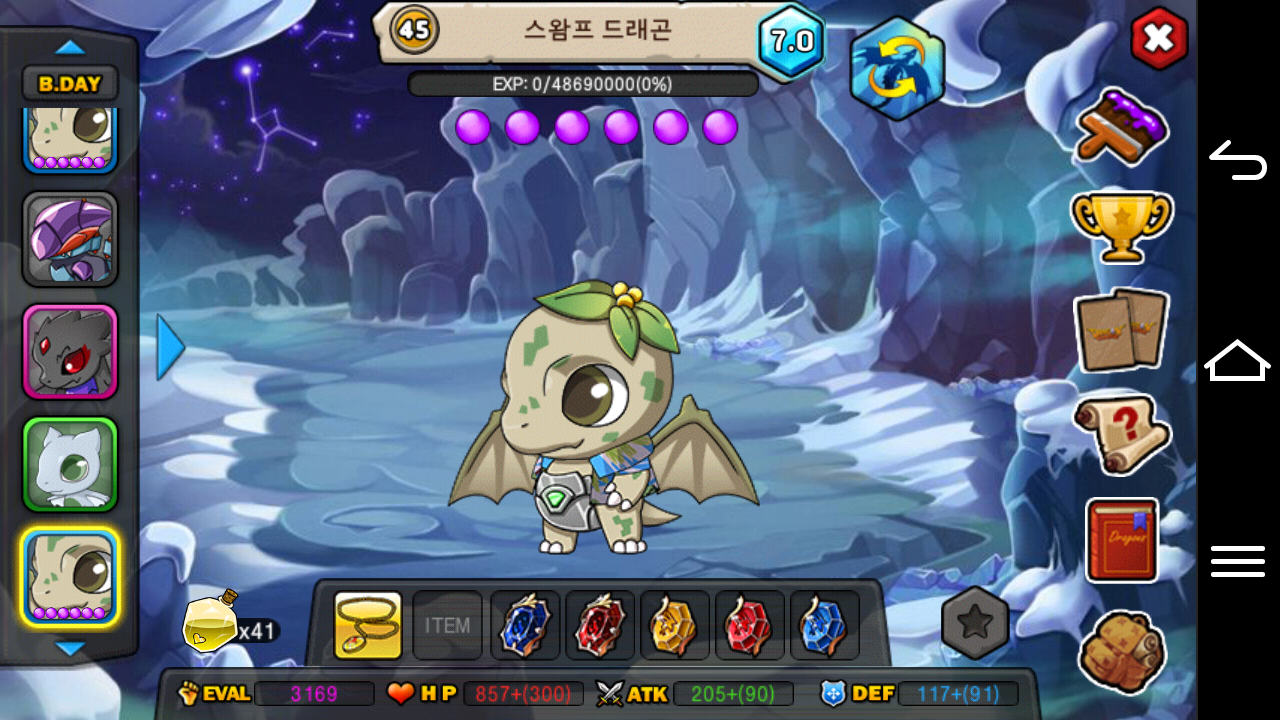Click the blue dragon swap hexagon icon

896,68
